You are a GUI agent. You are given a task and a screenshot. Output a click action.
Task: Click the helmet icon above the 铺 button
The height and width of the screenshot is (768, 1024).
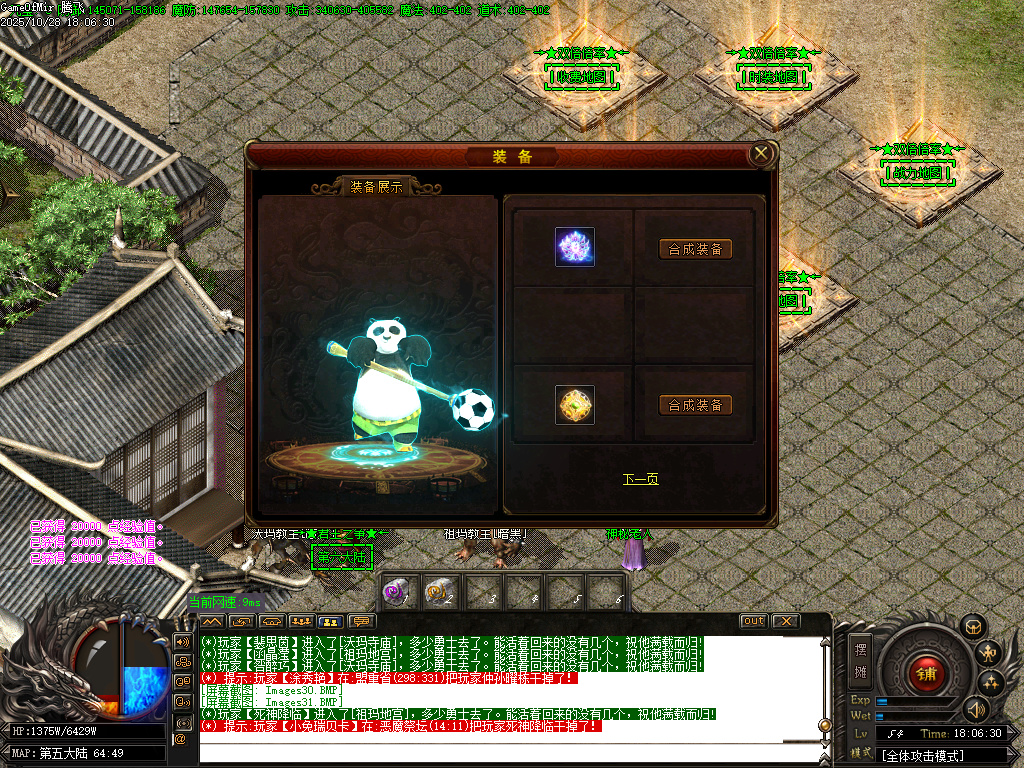970,627
